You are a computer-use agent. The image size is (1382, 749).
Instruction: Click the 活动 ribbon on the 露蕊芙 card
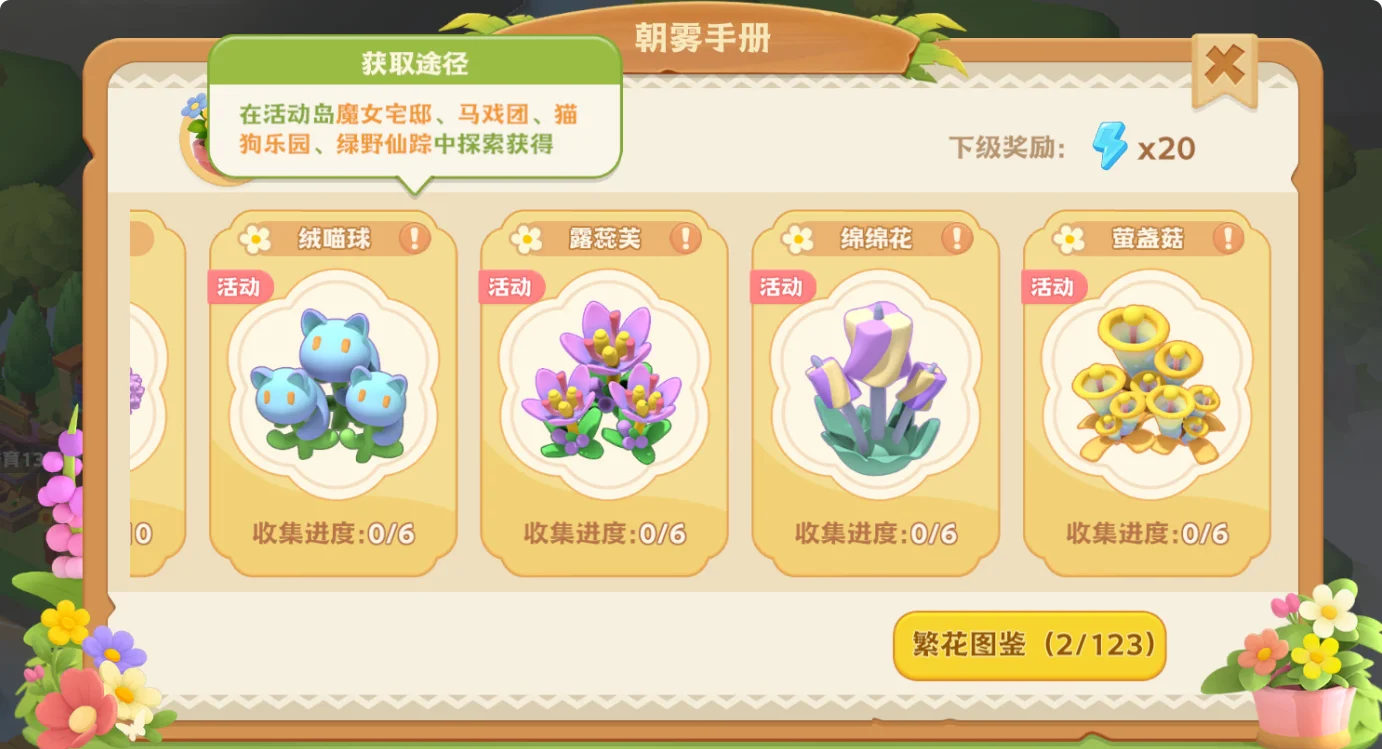click(510, 287)
